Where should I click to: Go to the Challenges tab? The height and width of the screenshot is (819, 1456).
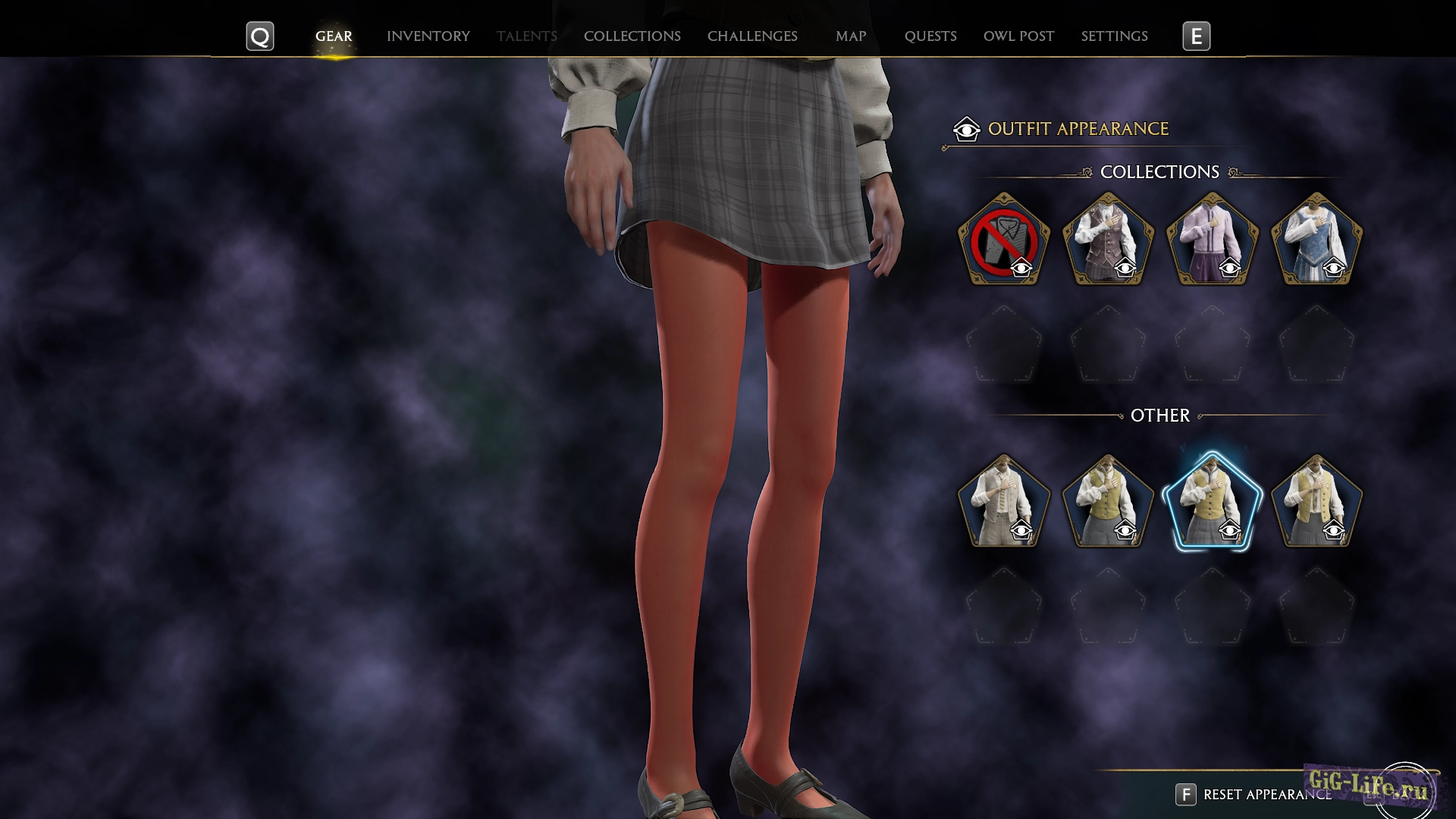click(x=752, y=36)
